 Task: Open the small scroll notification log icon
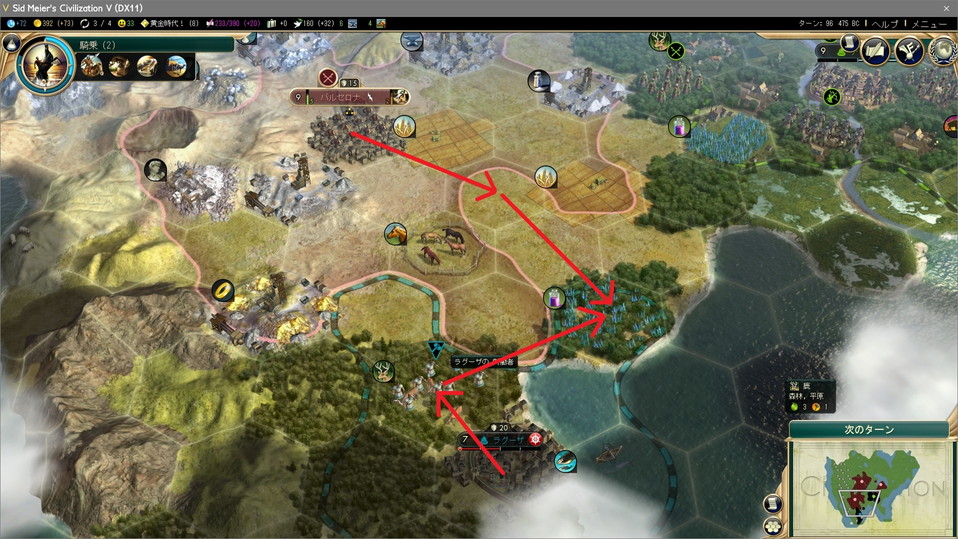tap(851, 42)
